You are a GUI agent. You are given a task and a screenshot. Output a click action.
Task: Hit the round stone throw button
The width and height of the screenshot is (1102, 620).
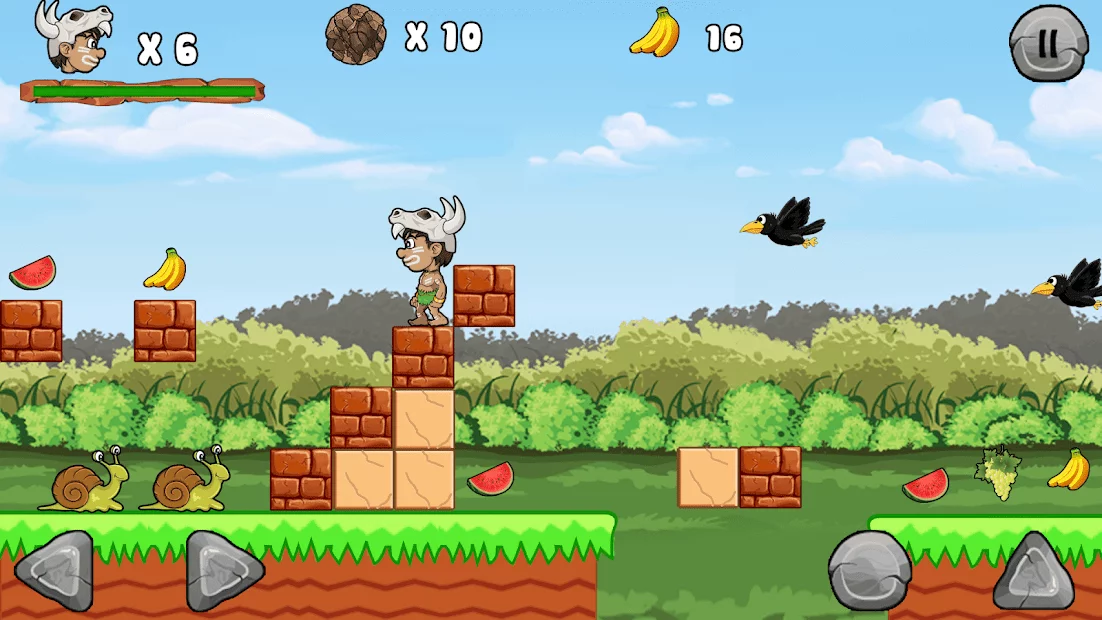pyautogui.click(x=869, y=571)
